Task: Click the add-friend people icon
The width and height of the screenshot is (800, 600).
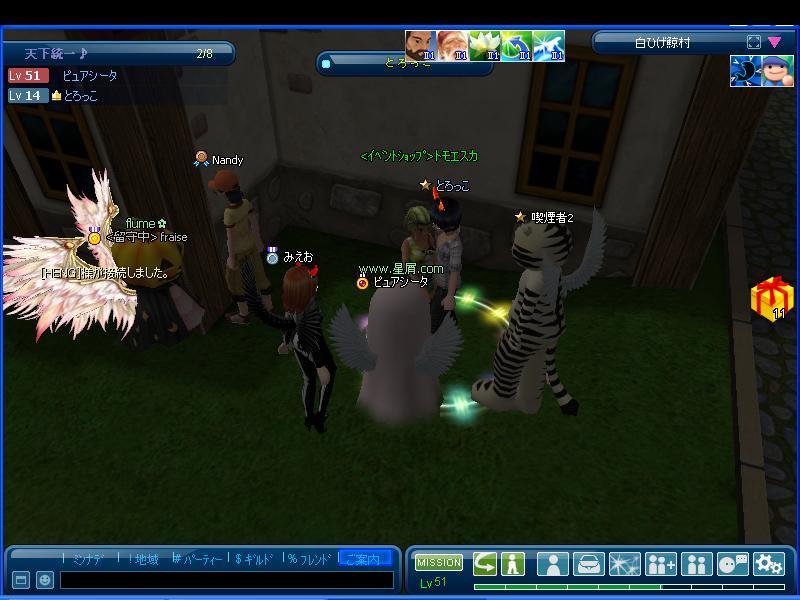Action: (x=661, y=564)
